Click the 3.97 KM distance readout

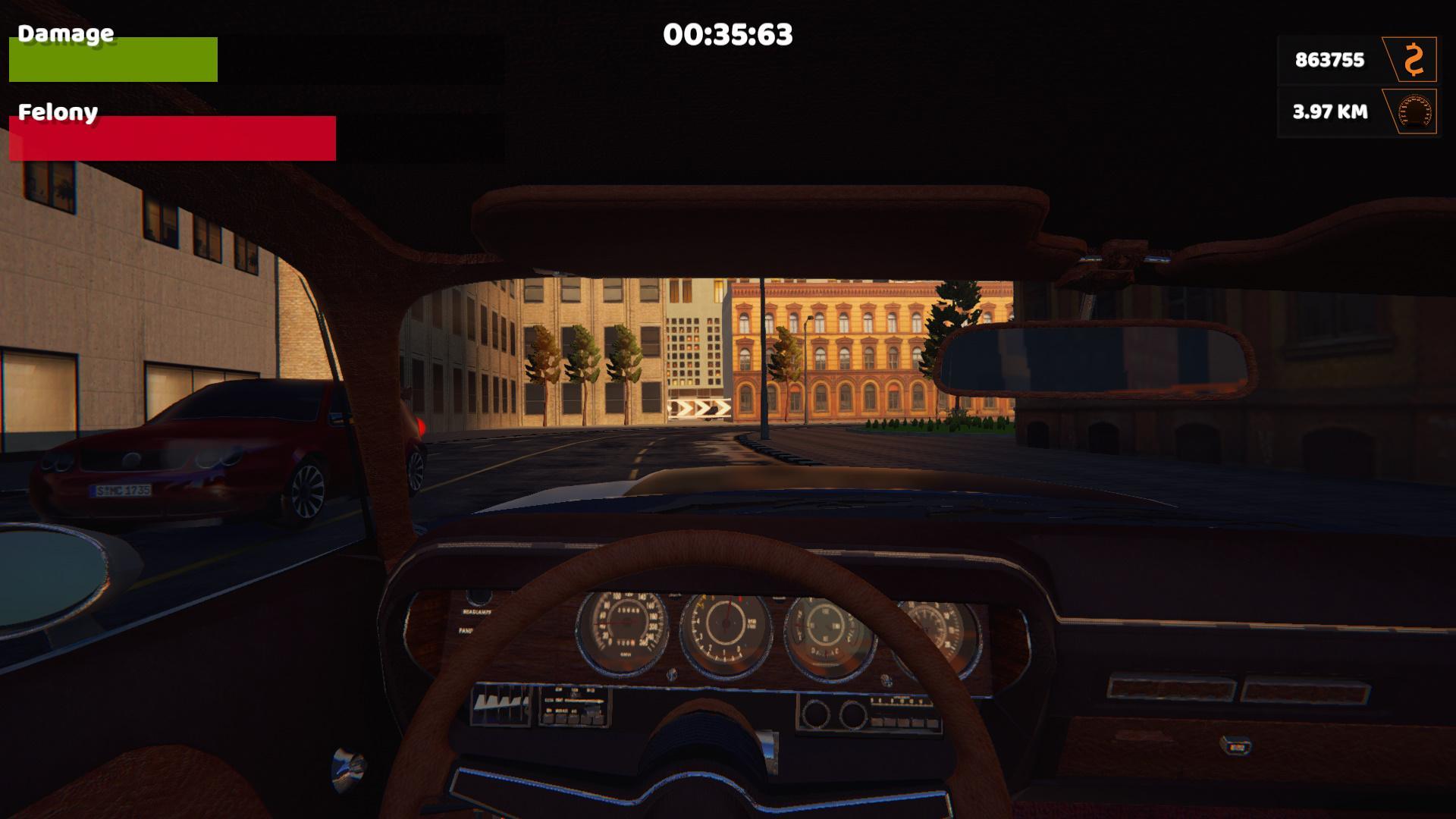[1329, 111]
